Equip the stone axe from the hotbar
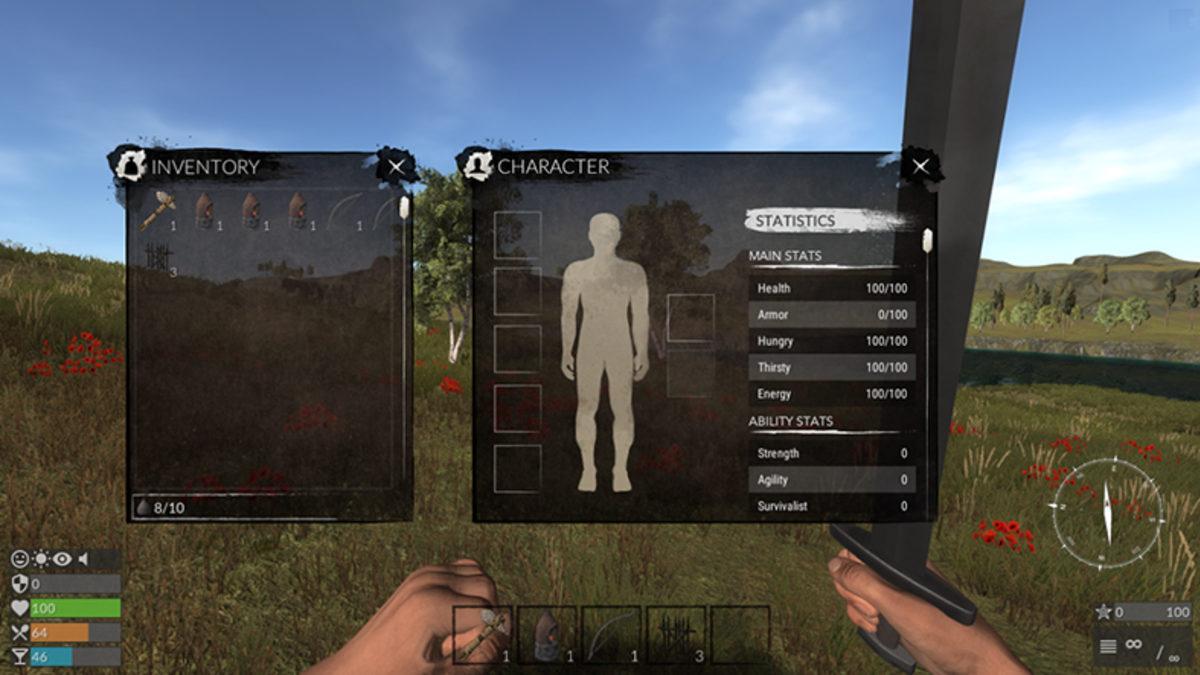Screen dimensions: 1200x675 [482, 635]
